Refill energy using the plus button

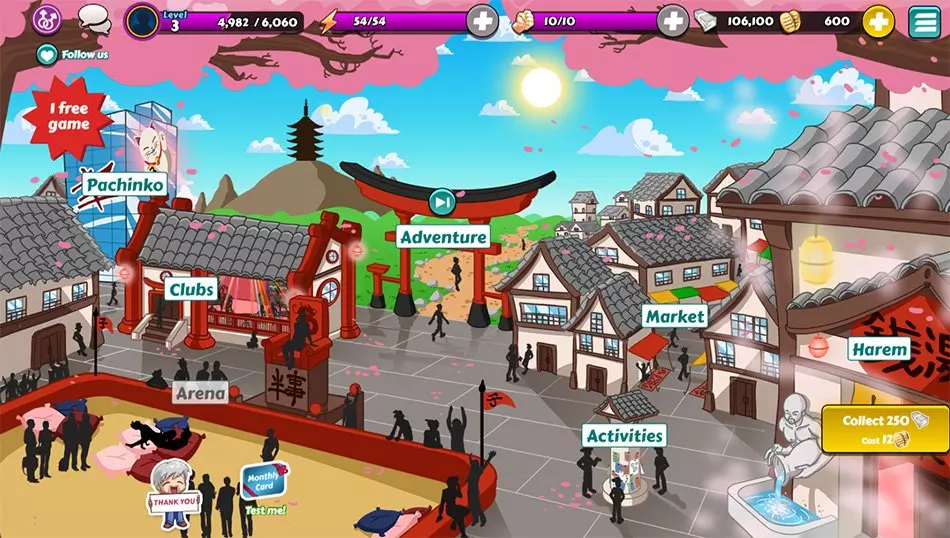coord(482,21)
